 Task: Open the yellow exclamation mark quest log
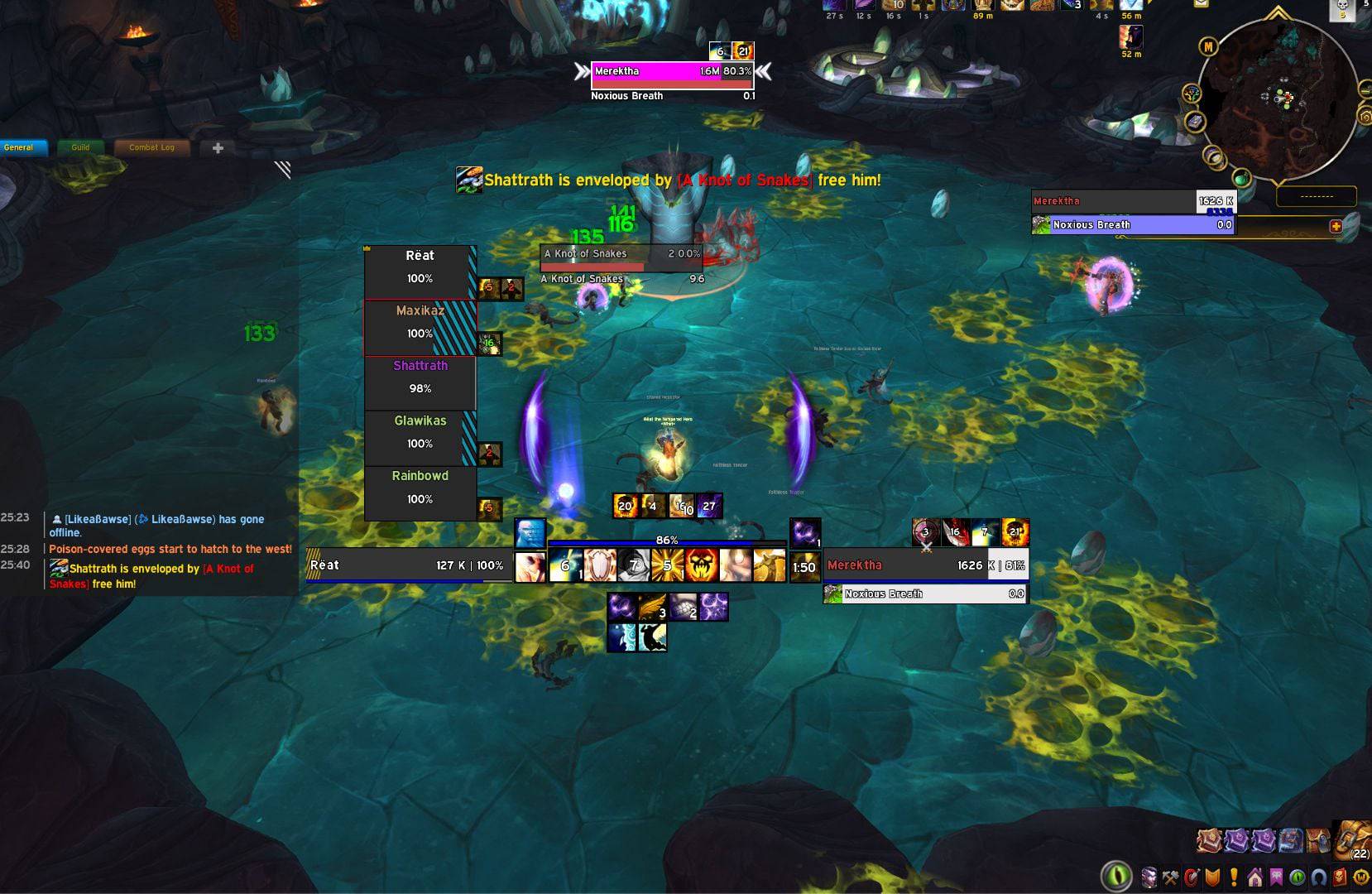point(1234,877)
